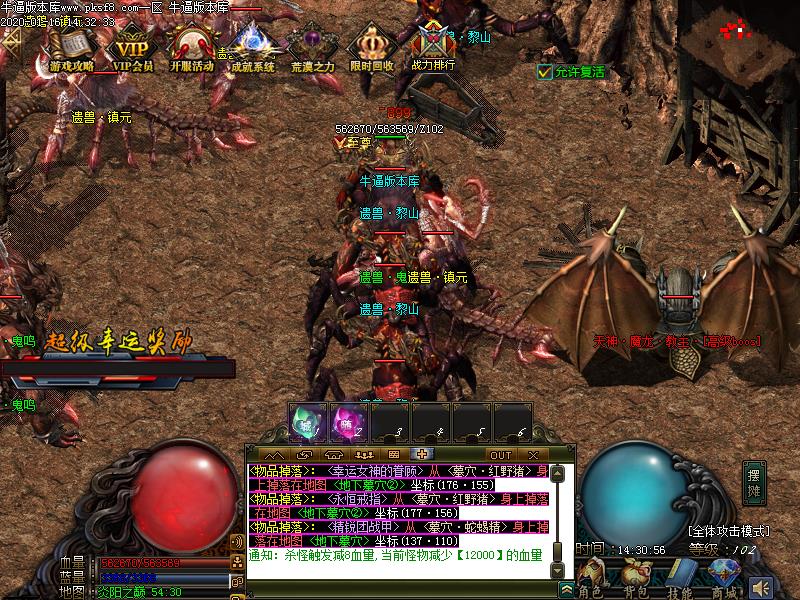View the 战力排行 power ranking
This screenshot has height=600, width=800.
coord(433,47)
